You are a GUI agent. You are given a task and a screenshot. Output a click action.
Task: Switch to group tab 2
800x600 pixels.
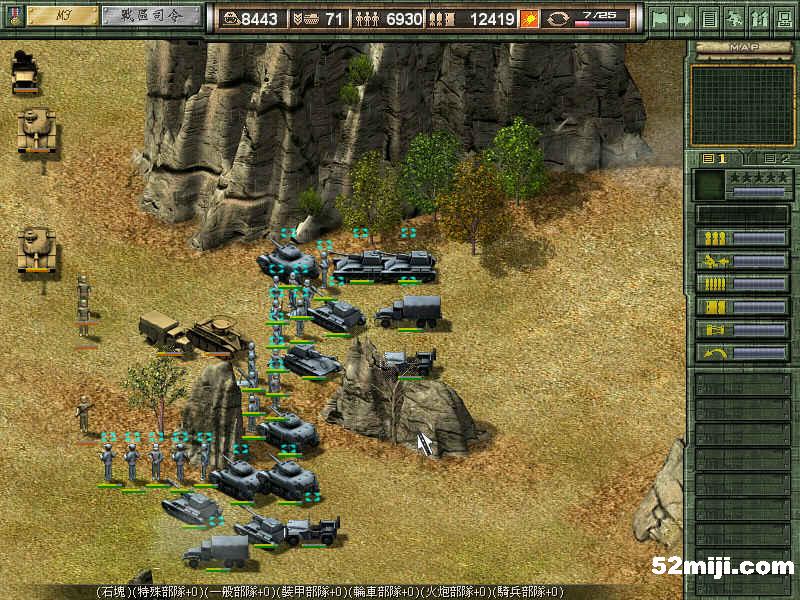pyautogui.click(x=776, y=158)
